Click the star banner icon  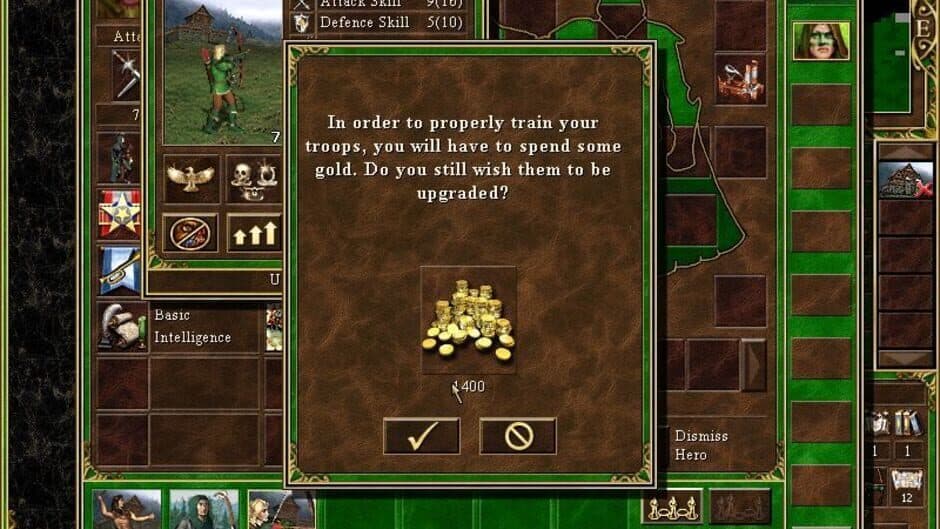tap(119, 213)
